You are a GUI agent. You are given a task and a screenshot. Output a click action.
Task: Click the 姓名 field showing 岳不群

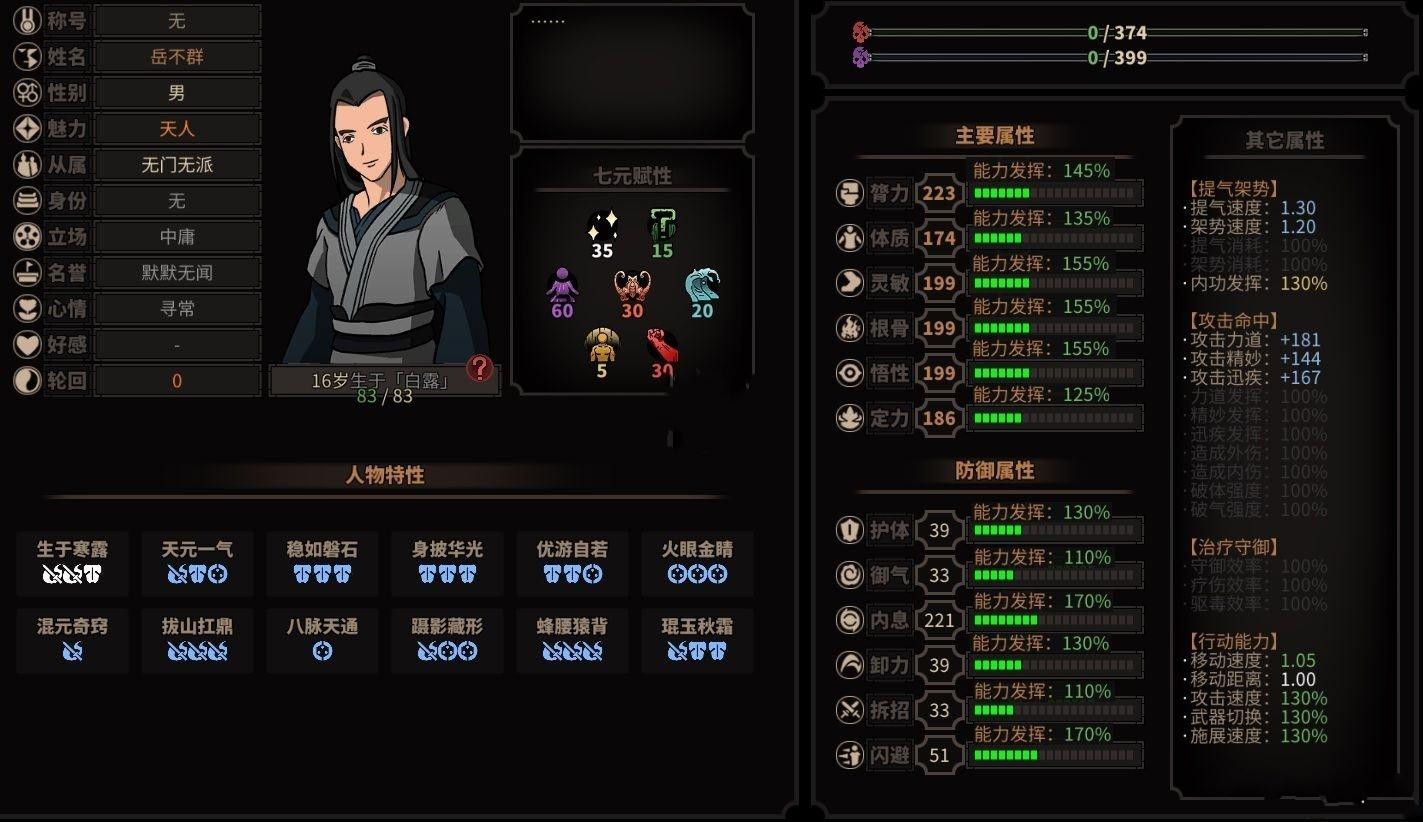coord(177,57)
